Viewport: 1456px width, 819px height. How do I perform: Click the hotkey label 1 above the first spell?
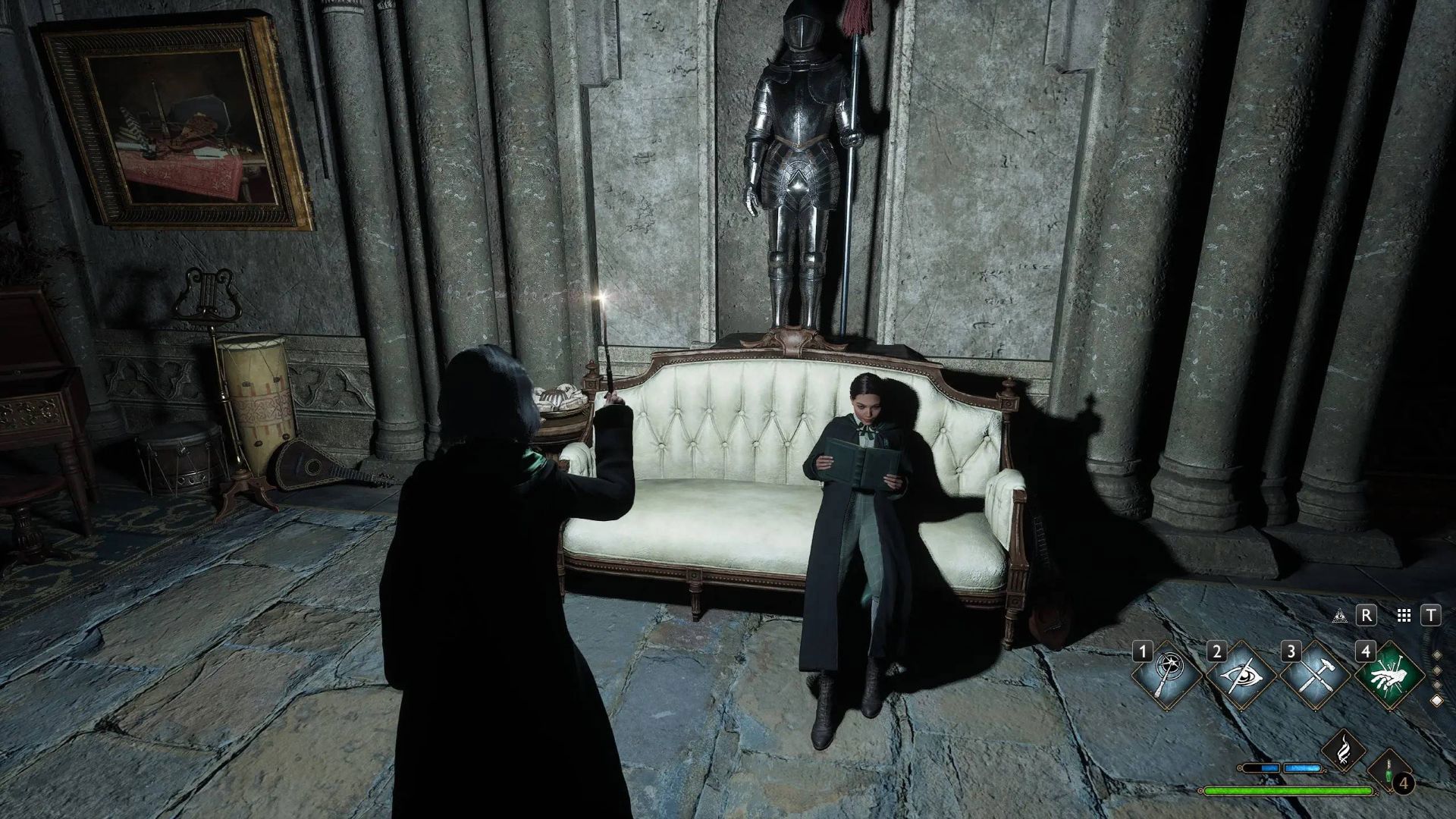(x=1143, y=651)
